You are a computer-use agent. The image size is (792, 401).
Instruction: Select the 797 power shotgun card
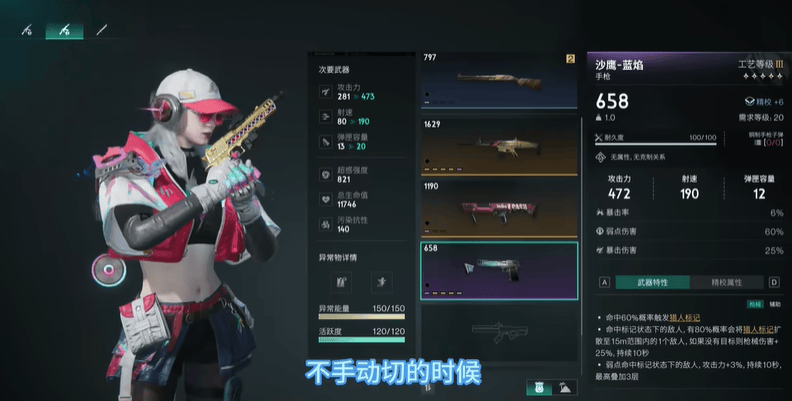pos(498,82)
